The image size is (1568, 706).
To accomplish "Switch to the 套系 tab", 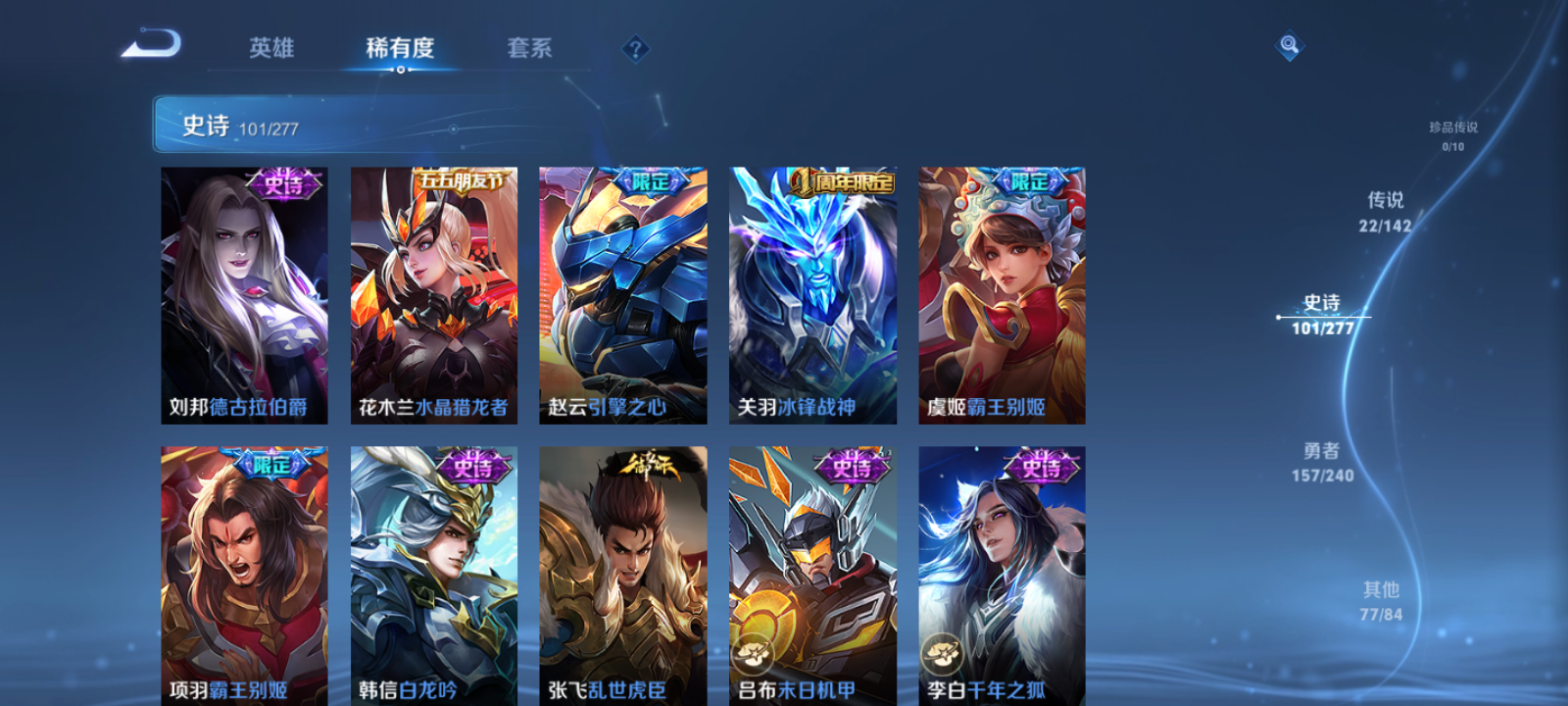I will [x=531, y=49].
